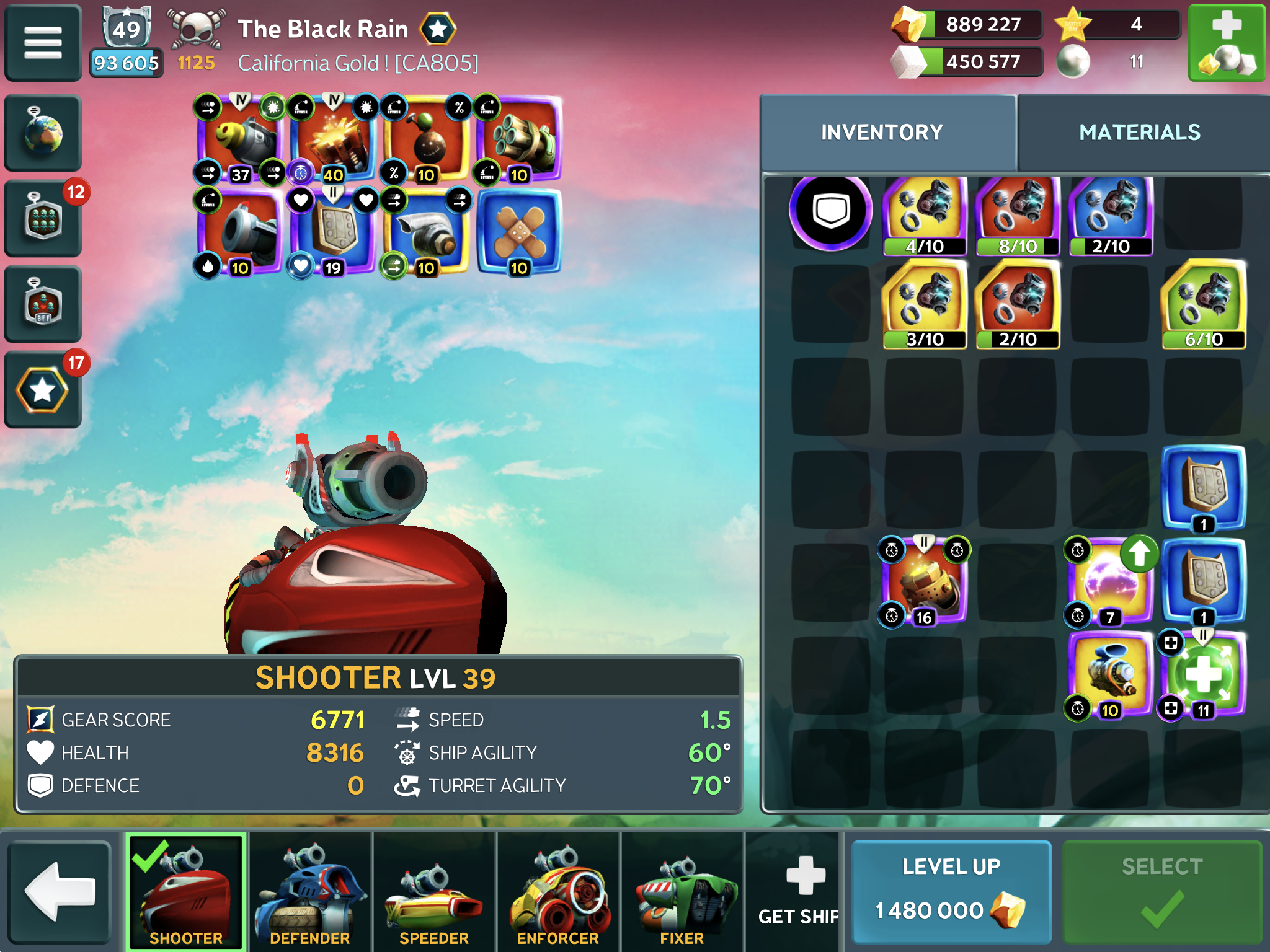The width and height of the screenshot is (1270, 952).
Task: Open the globe icon on the left
Action: pos(43,133)
